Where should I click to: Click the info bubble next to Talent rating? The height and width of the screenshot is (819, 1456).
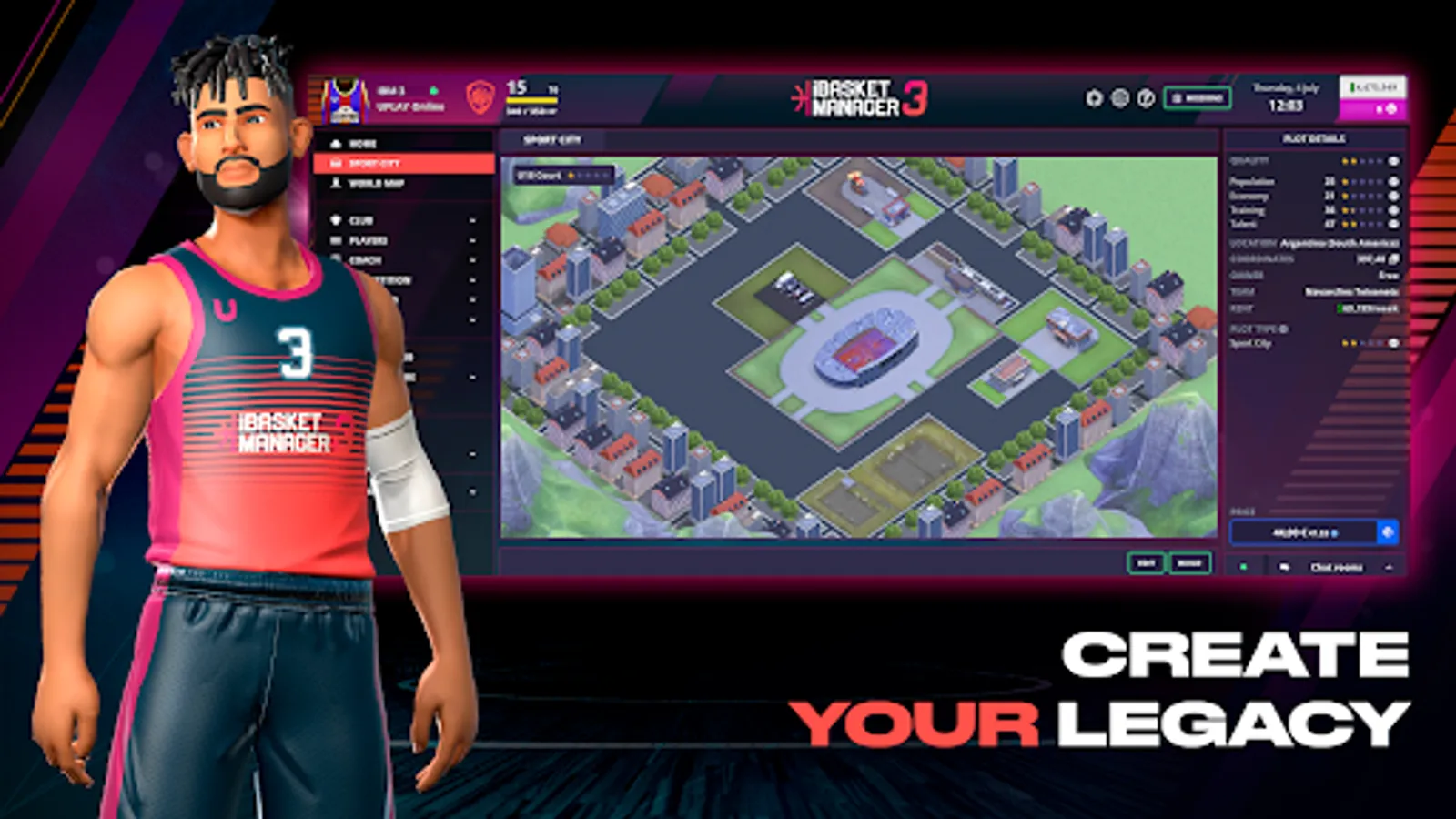(x=1391, y=224)
